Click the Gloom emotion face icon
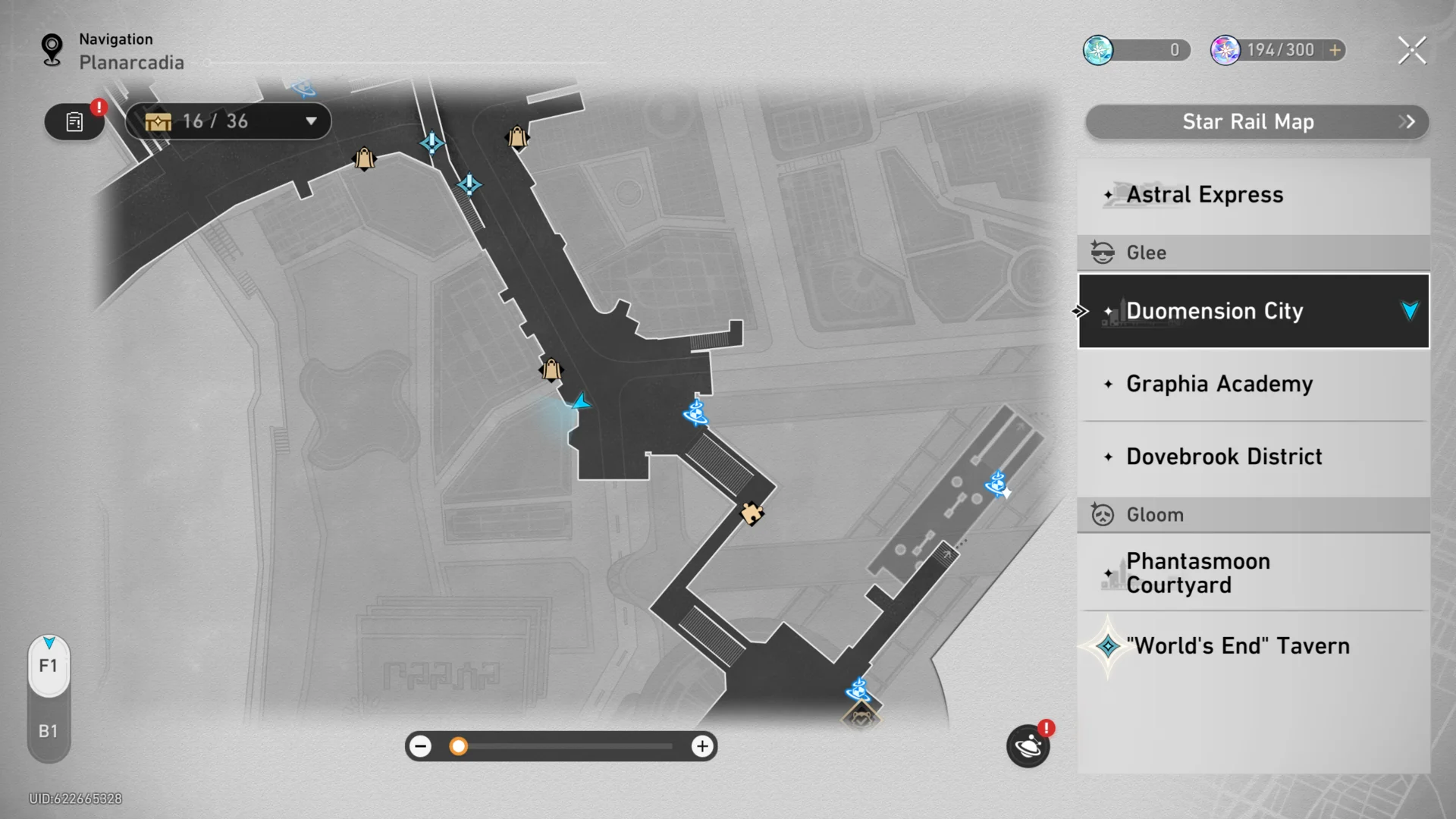Image resolution: width=1456 pixels, height=819 pixels. pyautogui.click(x=1103, y=514)
